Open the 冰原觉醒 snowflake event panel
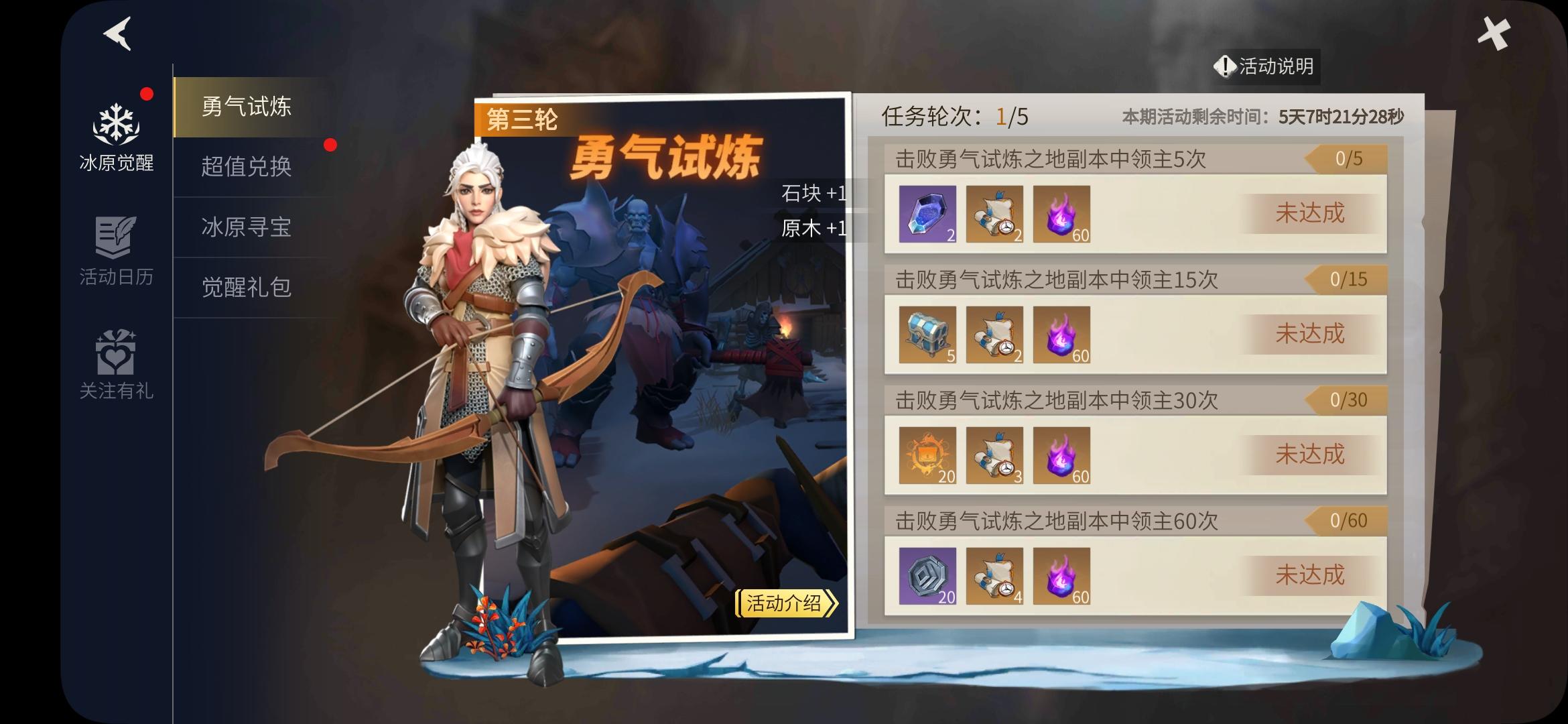This screenshot has height=724, width=1568. click(115, 124)
